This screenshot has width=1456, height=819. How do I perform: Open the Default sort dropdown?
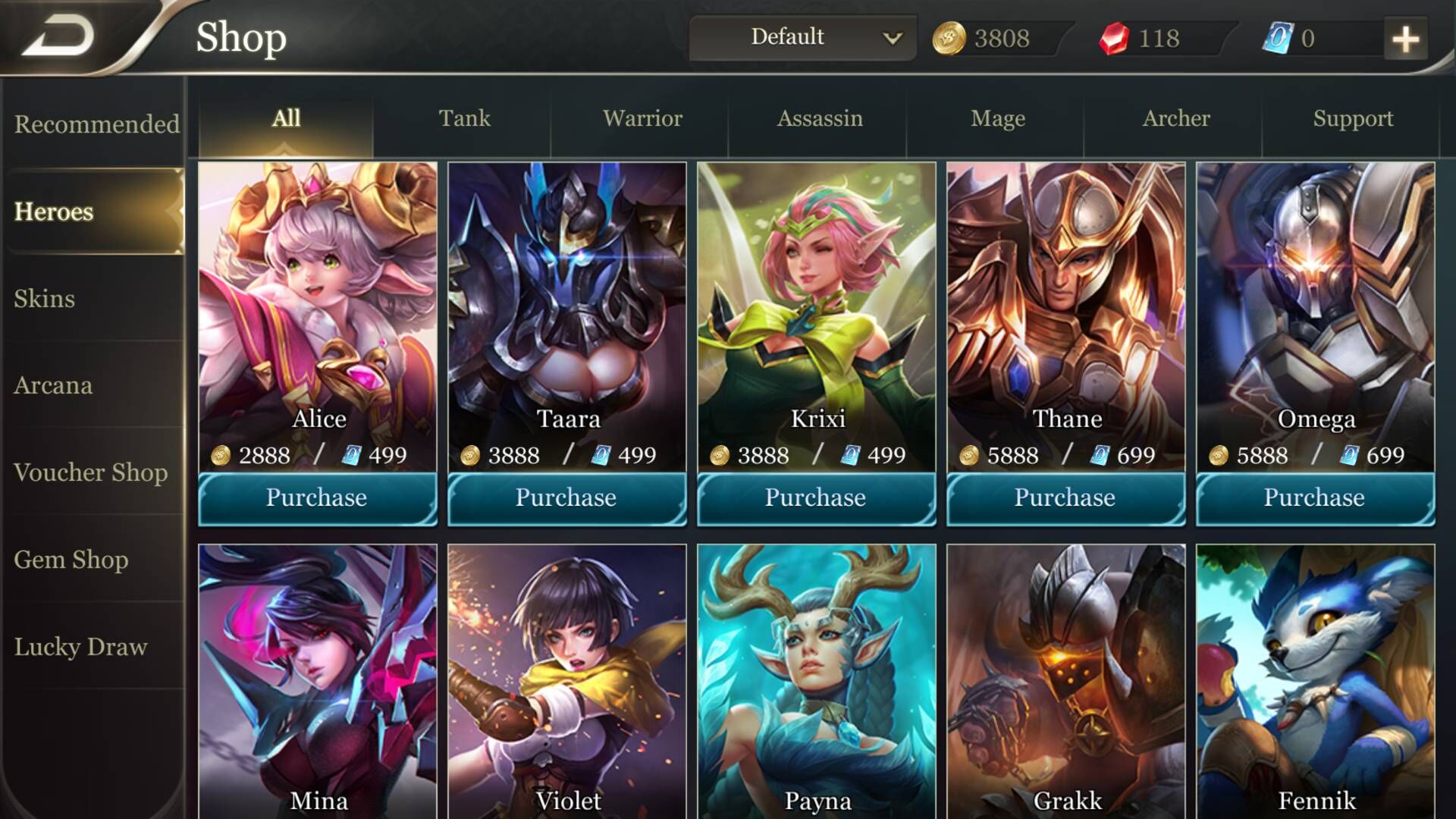(x=802, y=37)
